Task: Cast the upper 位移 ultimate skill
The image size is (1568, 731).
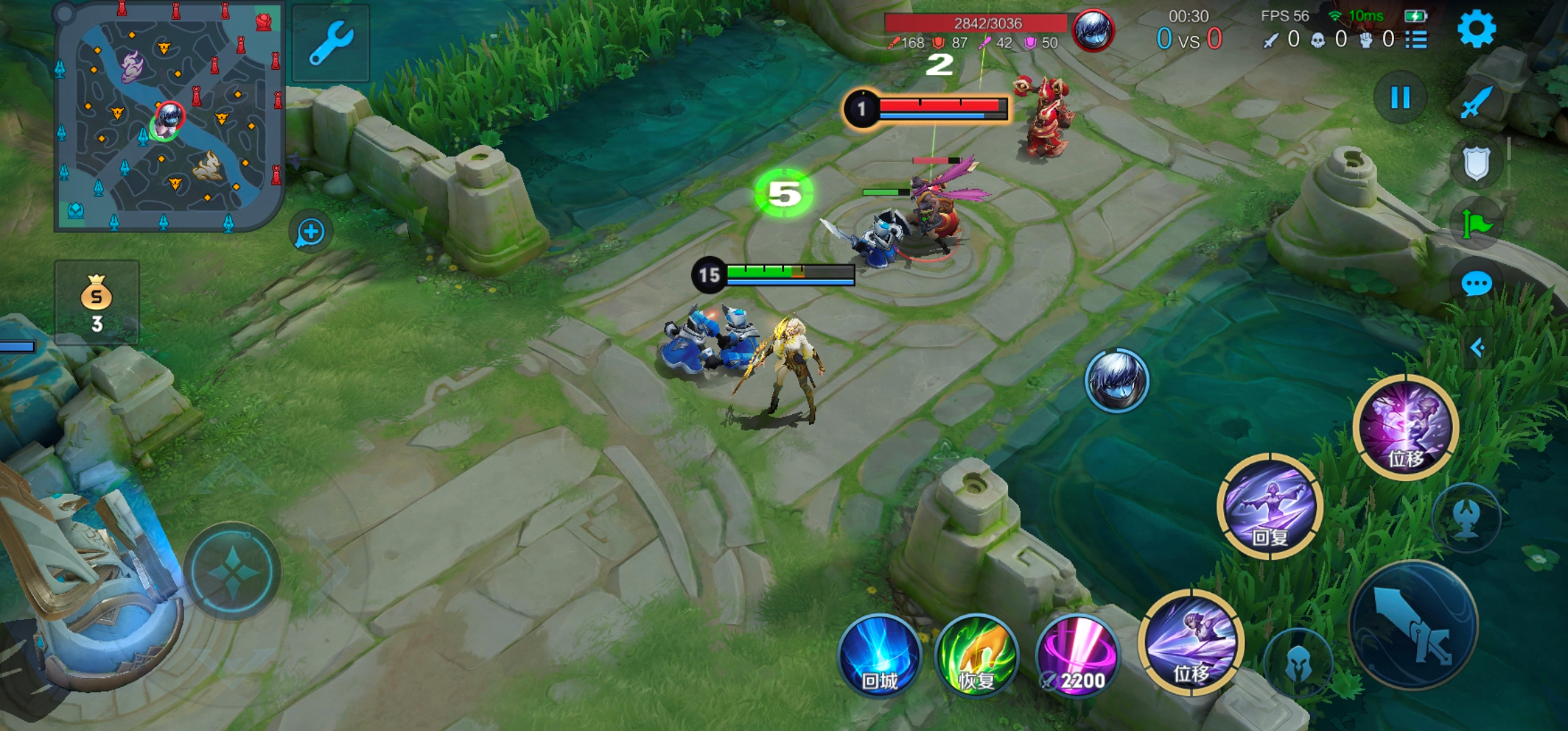Action: (x=1406, y=427)
